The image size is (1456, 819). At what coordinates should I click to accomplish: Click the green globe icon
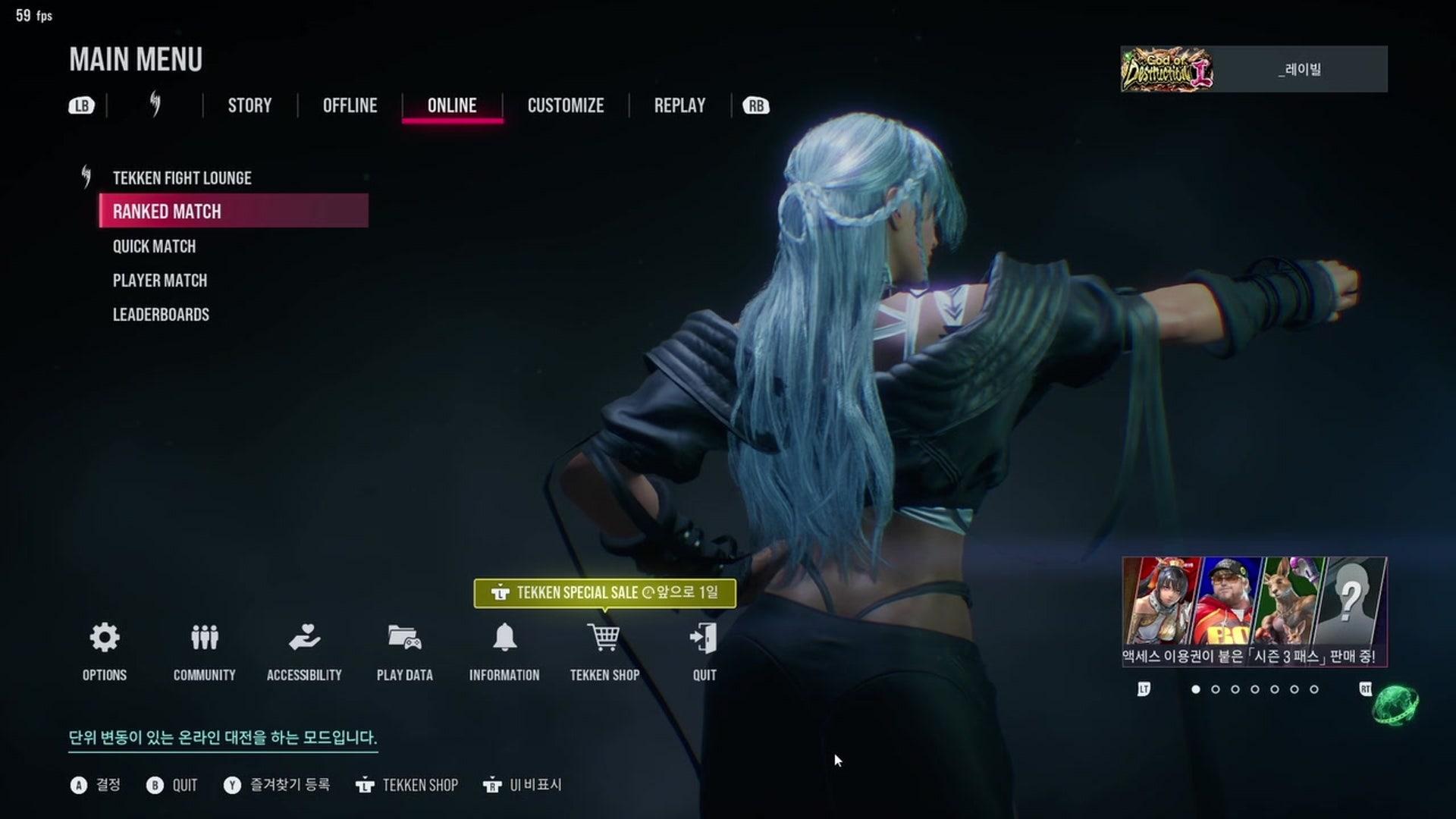click(1395, 704)
